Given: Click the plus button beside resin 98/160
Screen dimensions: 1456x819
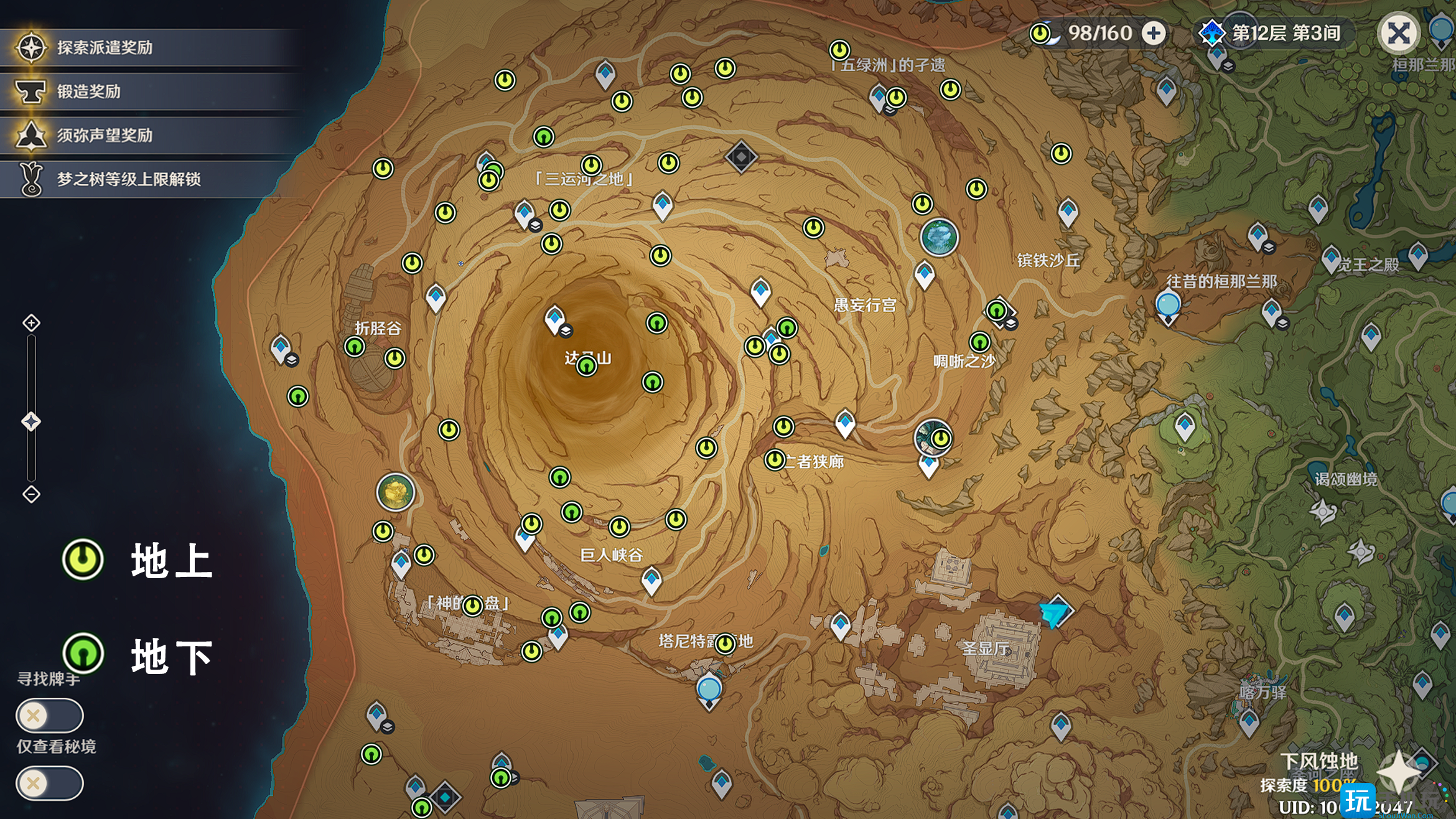Looking at the screenshot, I should (x=1154, y=33).
